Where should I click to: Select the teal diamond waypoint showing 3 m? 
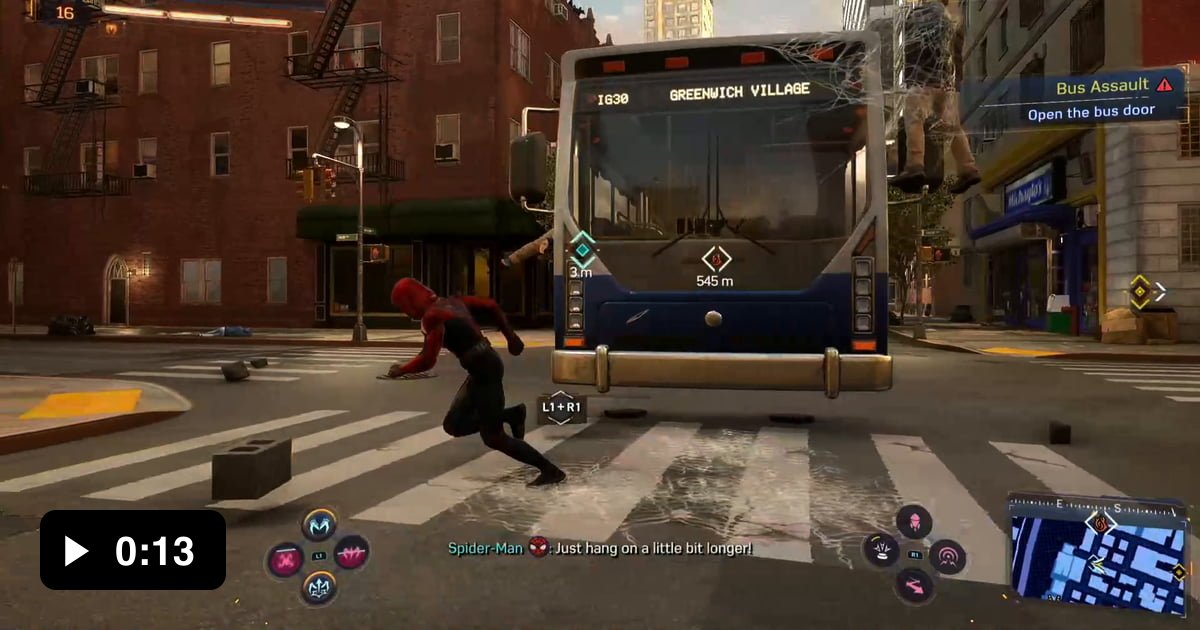pyautogui.click(x=581, y=249)
